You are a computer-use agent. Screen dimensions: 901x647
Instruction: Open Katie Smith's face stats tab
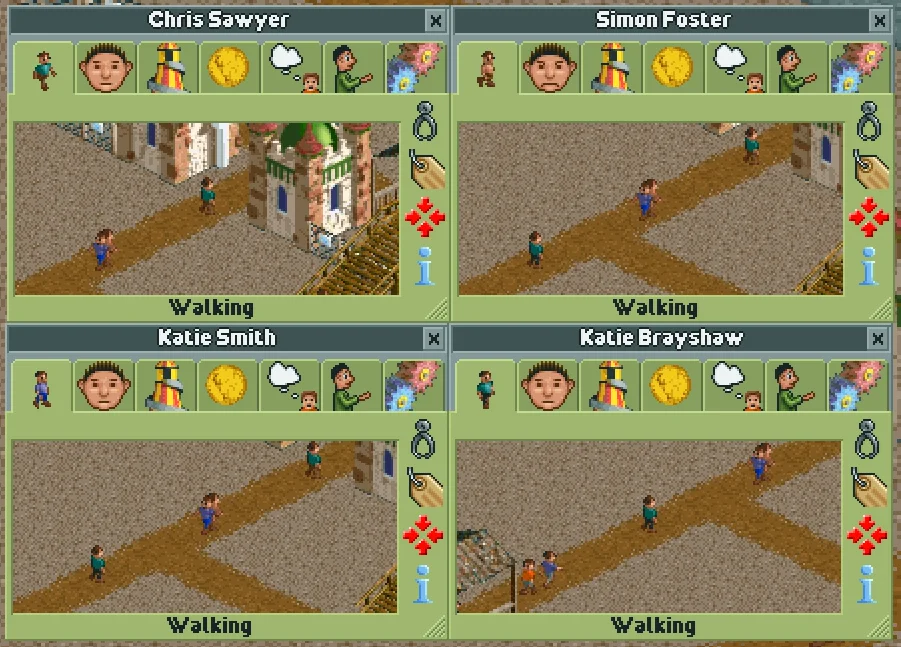coord(105,387)
